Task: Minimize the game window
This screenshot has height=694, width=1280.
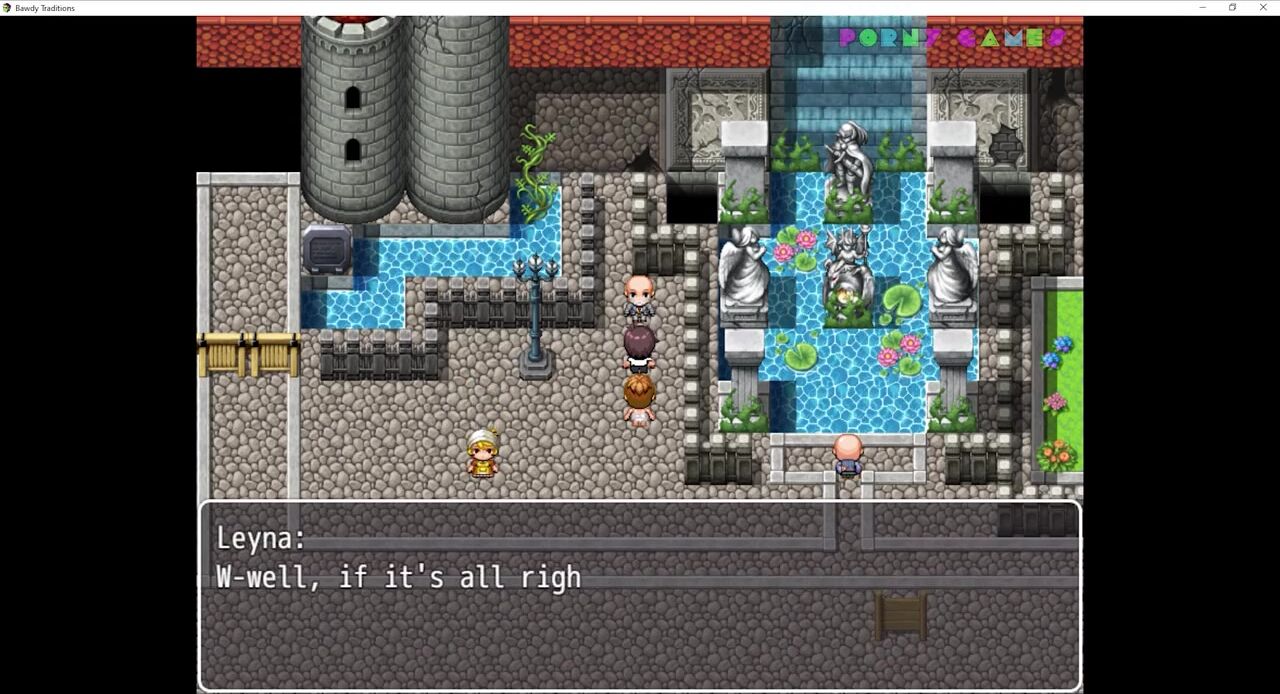Action: [1202, 8]
